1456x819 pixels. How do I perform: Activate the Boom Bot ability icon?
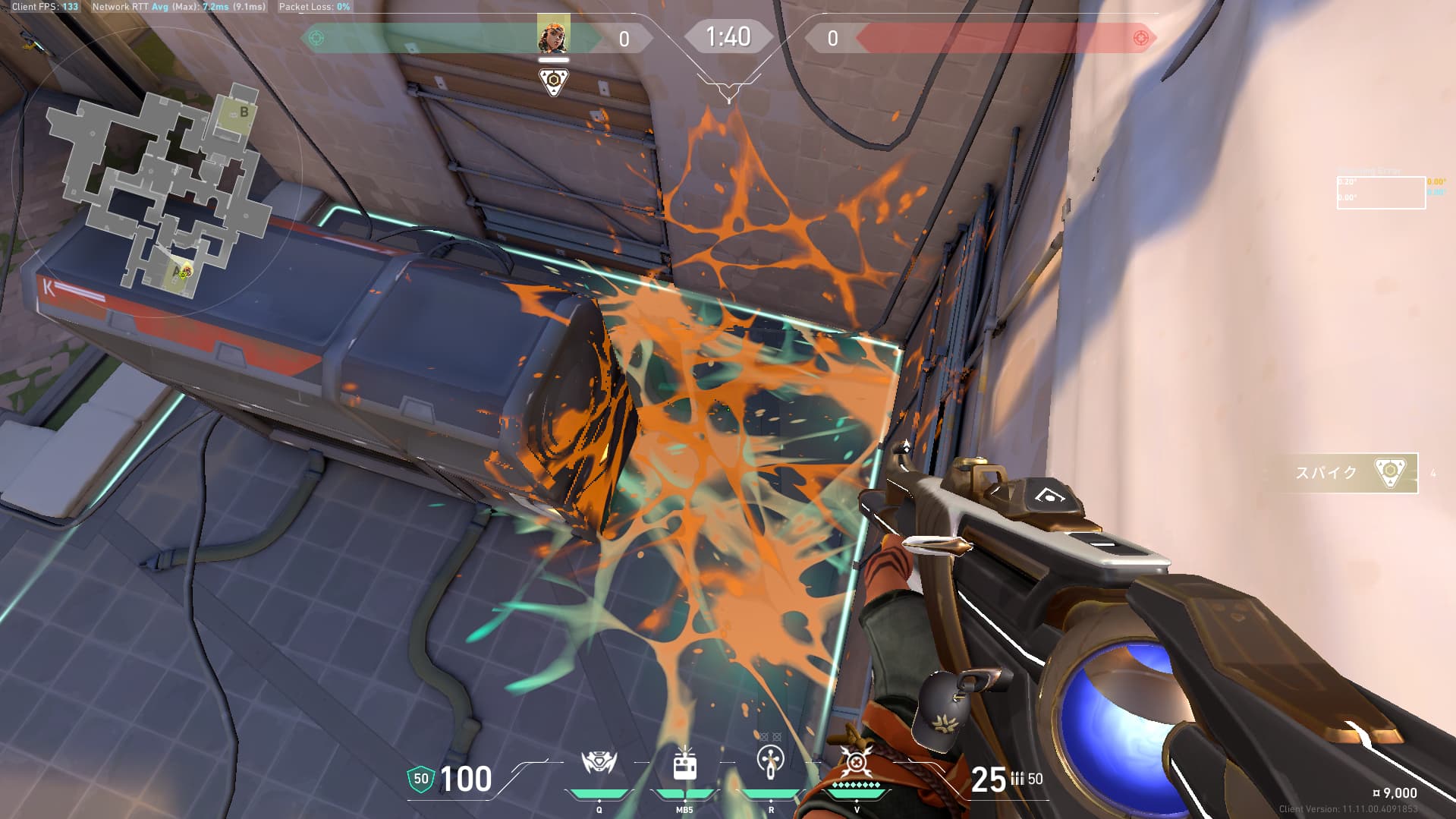tap(599, 764)
